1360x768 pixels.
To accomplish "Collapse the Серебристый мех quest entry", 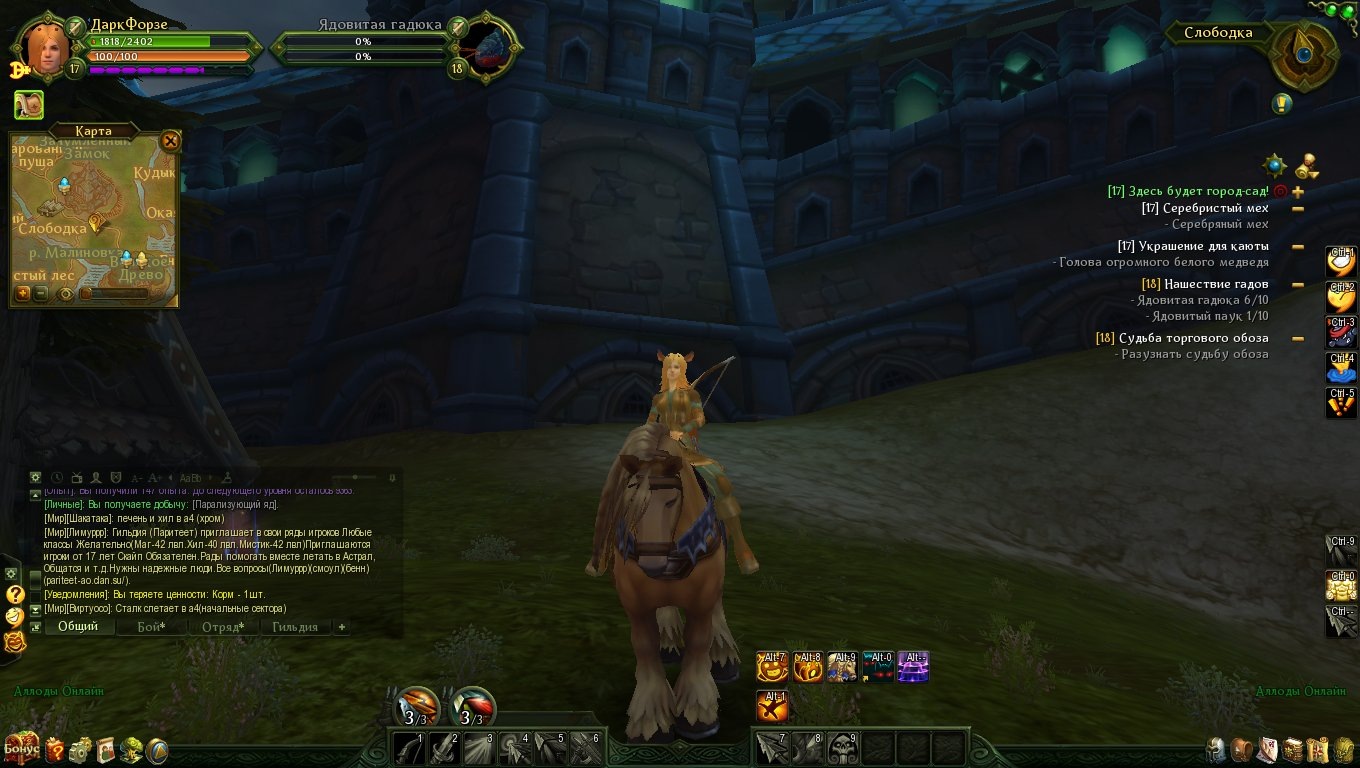I will pos(1298,209).
